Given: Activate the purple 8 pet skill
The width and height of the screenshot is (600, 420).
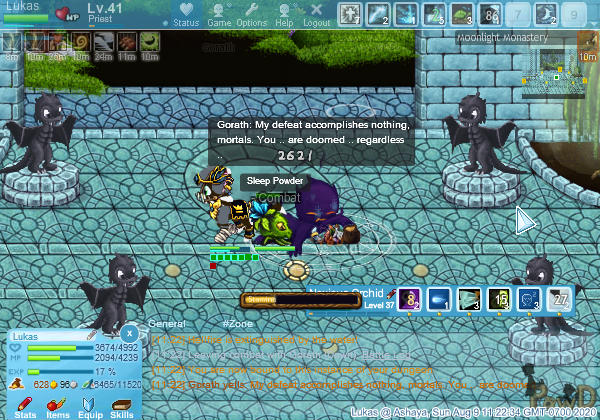Looking at the screenshot, I should (409, 299).
